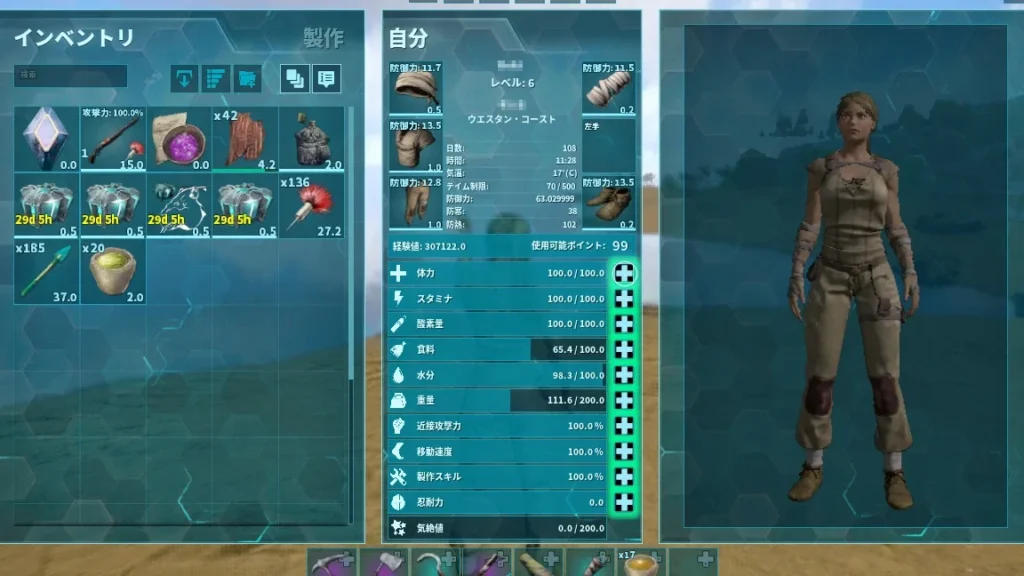Viewport: 1024px width, 576px height.
Task: Choose the stack of 42 wood
Action: point(245,139)
